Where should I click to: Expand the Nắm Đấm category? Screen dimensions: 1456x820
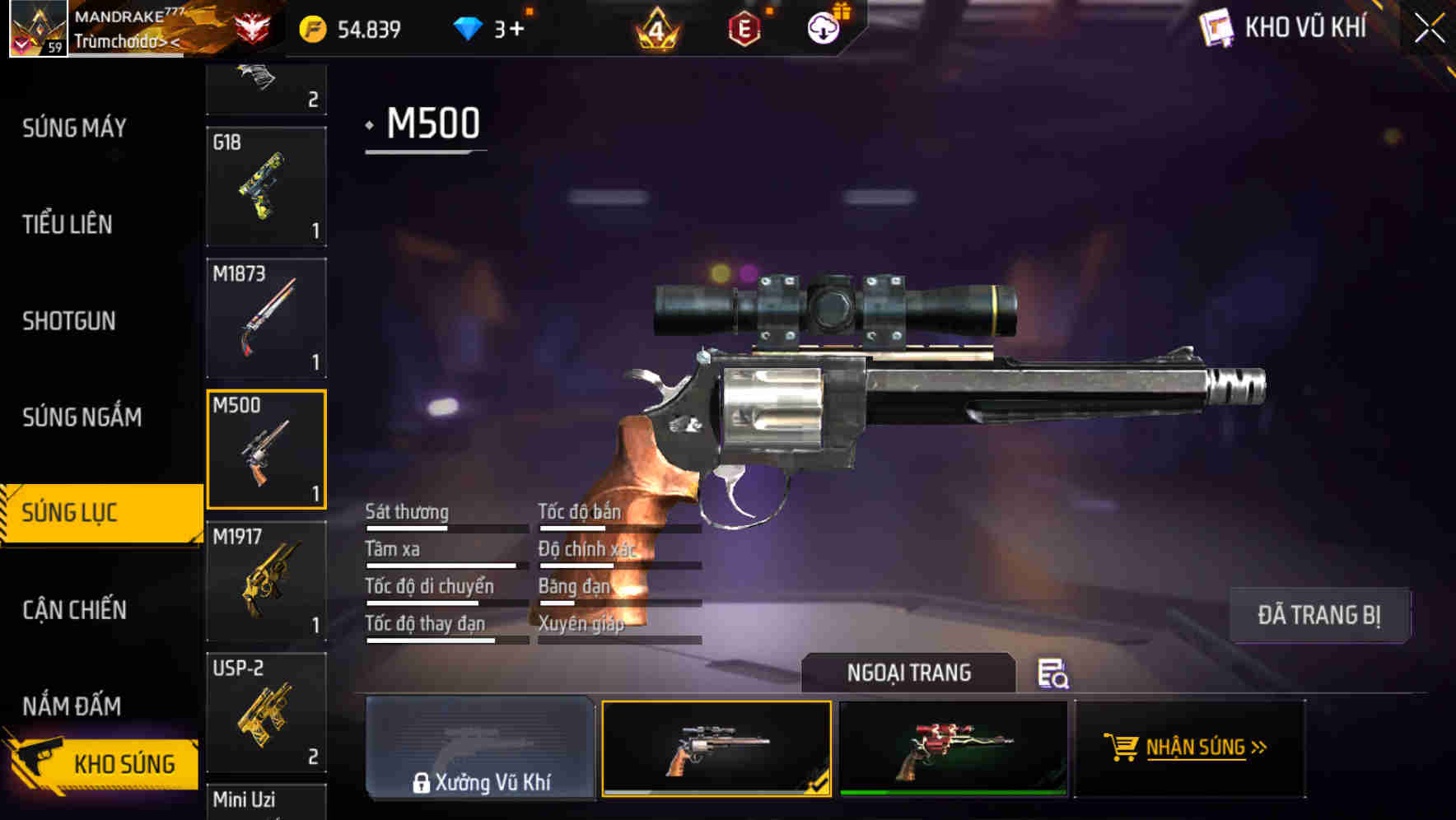(70, 706)
